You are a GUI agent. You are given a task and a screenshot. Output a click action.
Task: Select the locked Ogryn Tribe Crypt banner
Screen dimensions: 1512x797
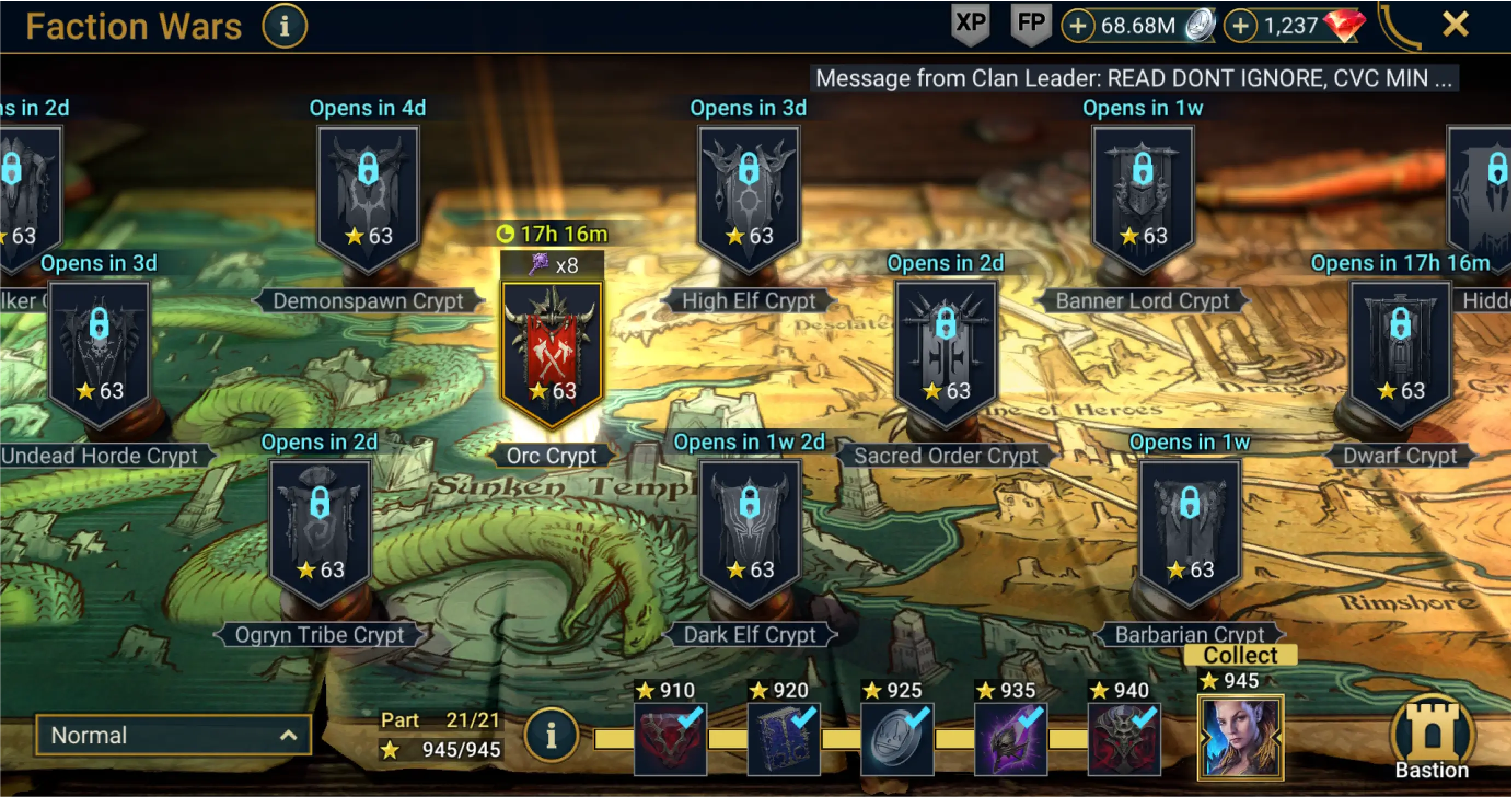[x=320, y=531]
